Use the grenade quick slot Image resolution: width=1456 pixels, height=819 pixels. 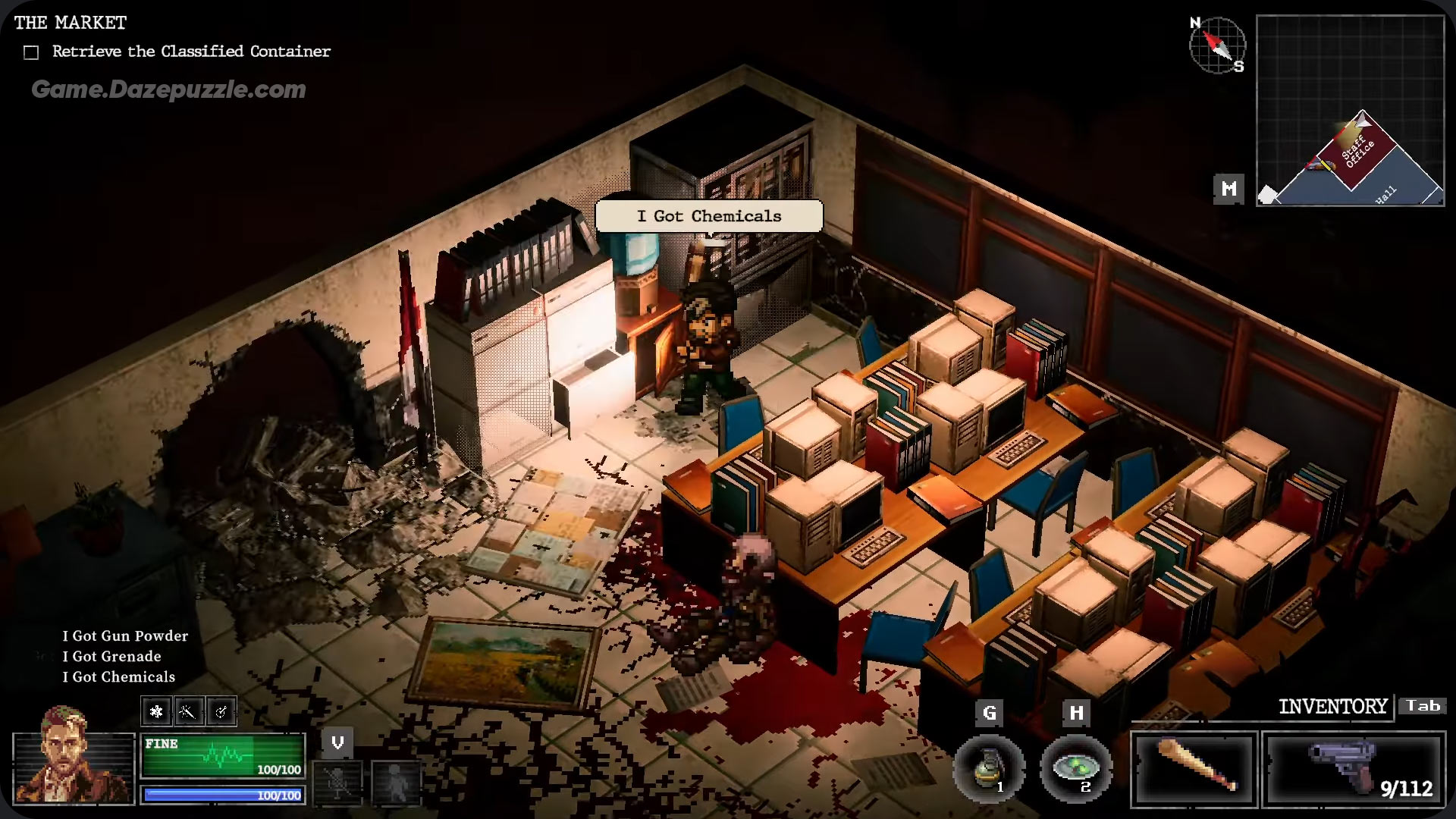(989, 769)
